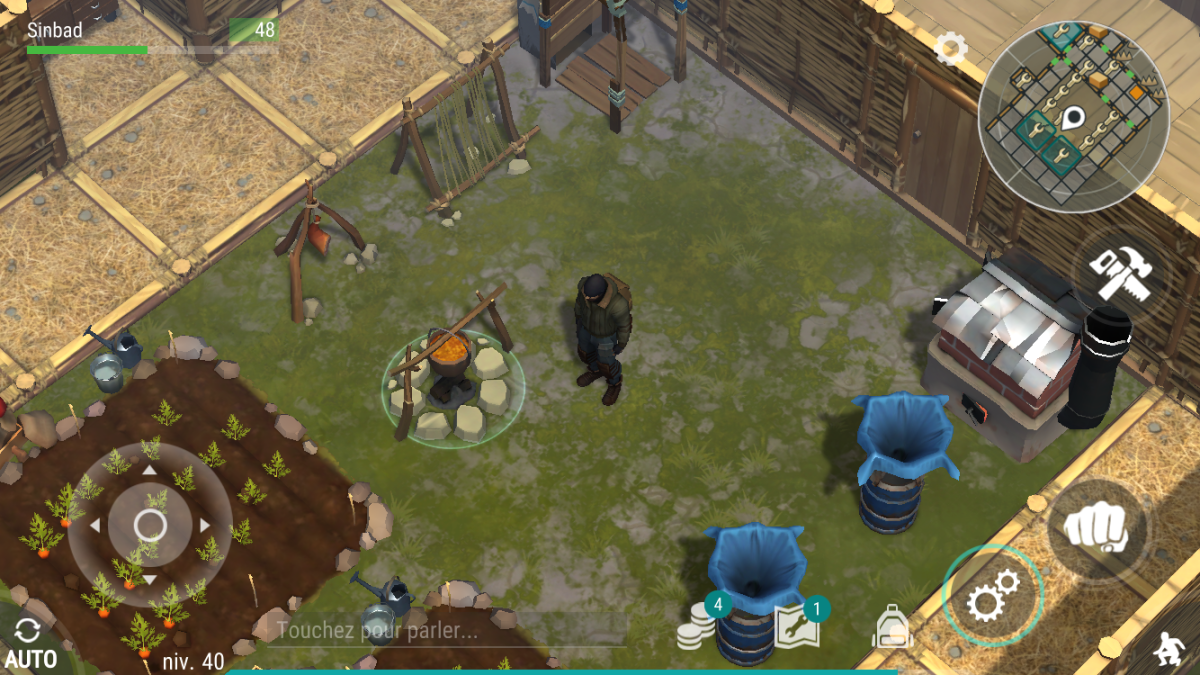The image size is (1200, 675).
Task: Open the blueprint map icon with wrench
Action: 797,625
